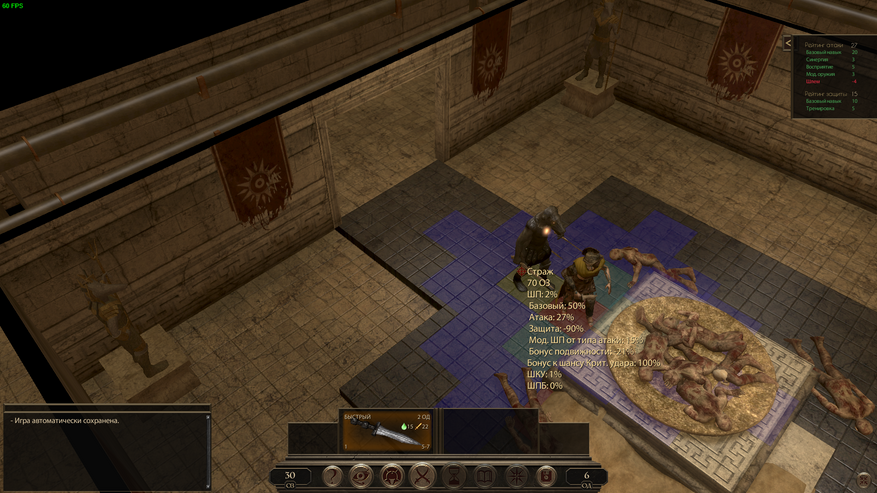Click the starburst icon button
Viewport: 877px width, 493px height.
coord(516,477)
